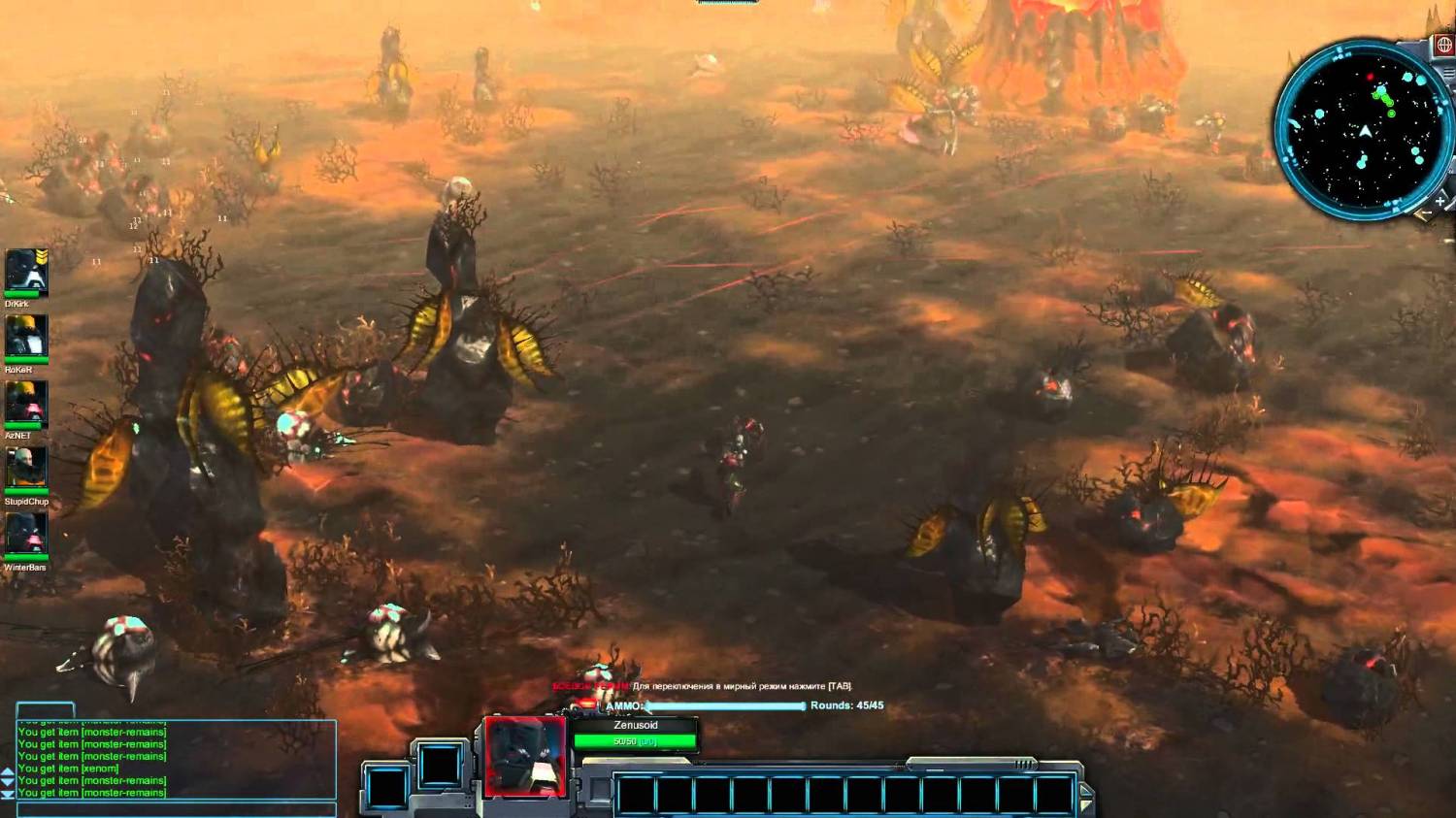Select party member RoKeR's portrait
1456x818 pixels.
pyautogui.click(x=26, y=337)
